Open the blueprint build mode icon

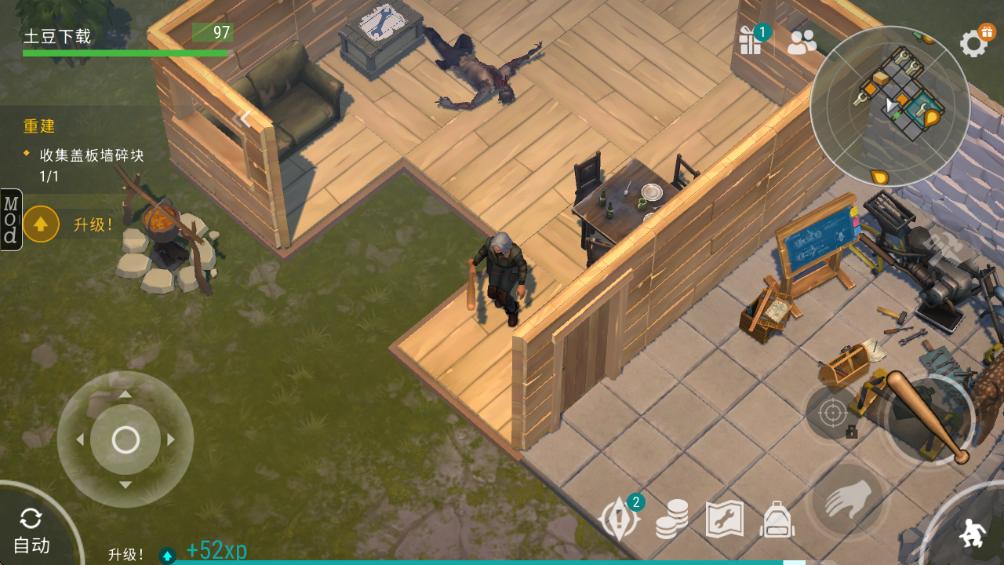pos(724,518)
